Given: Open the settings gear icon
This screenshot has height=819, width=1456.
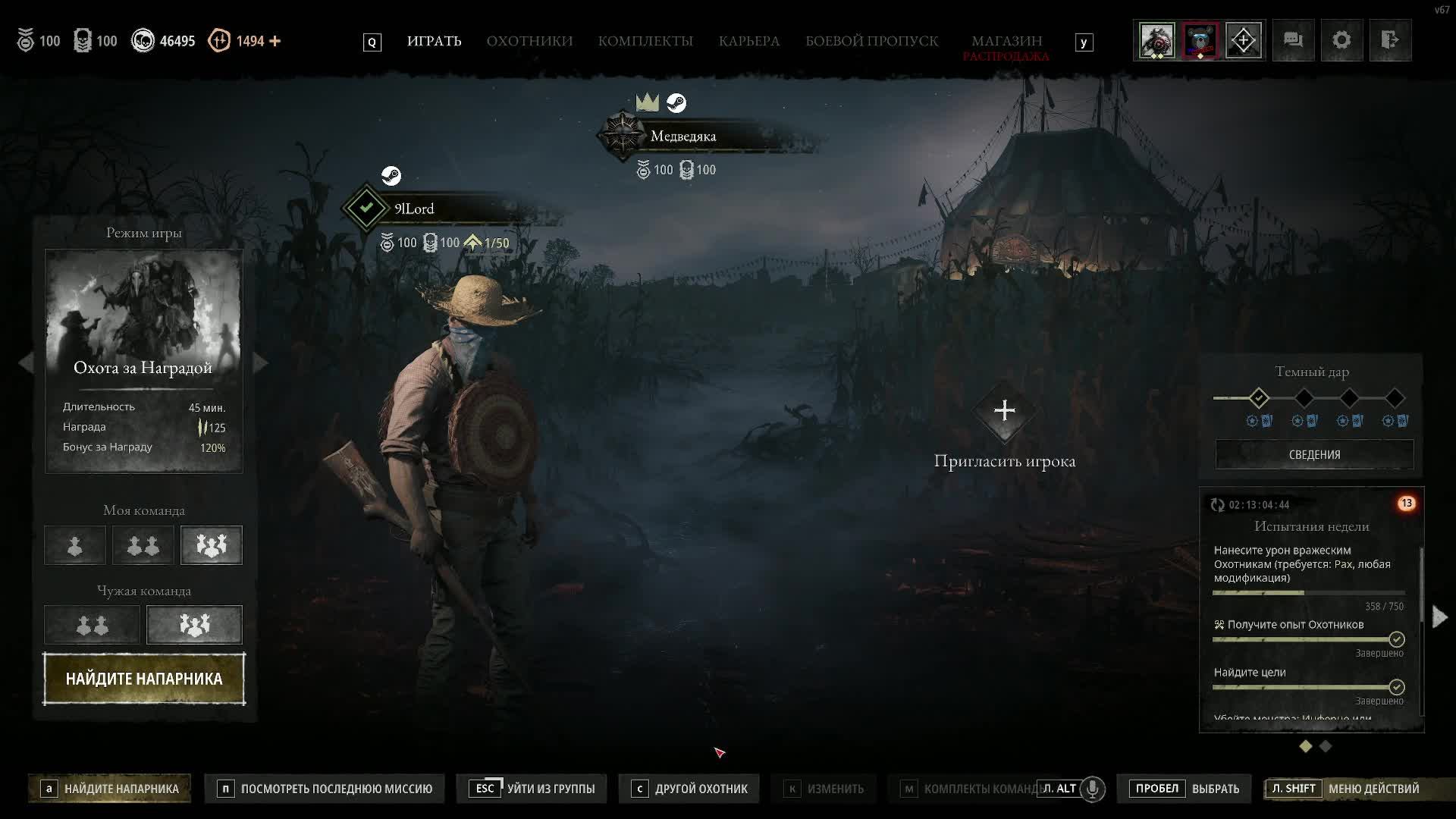Looking at the screenshot, I should coord(1341,40).
